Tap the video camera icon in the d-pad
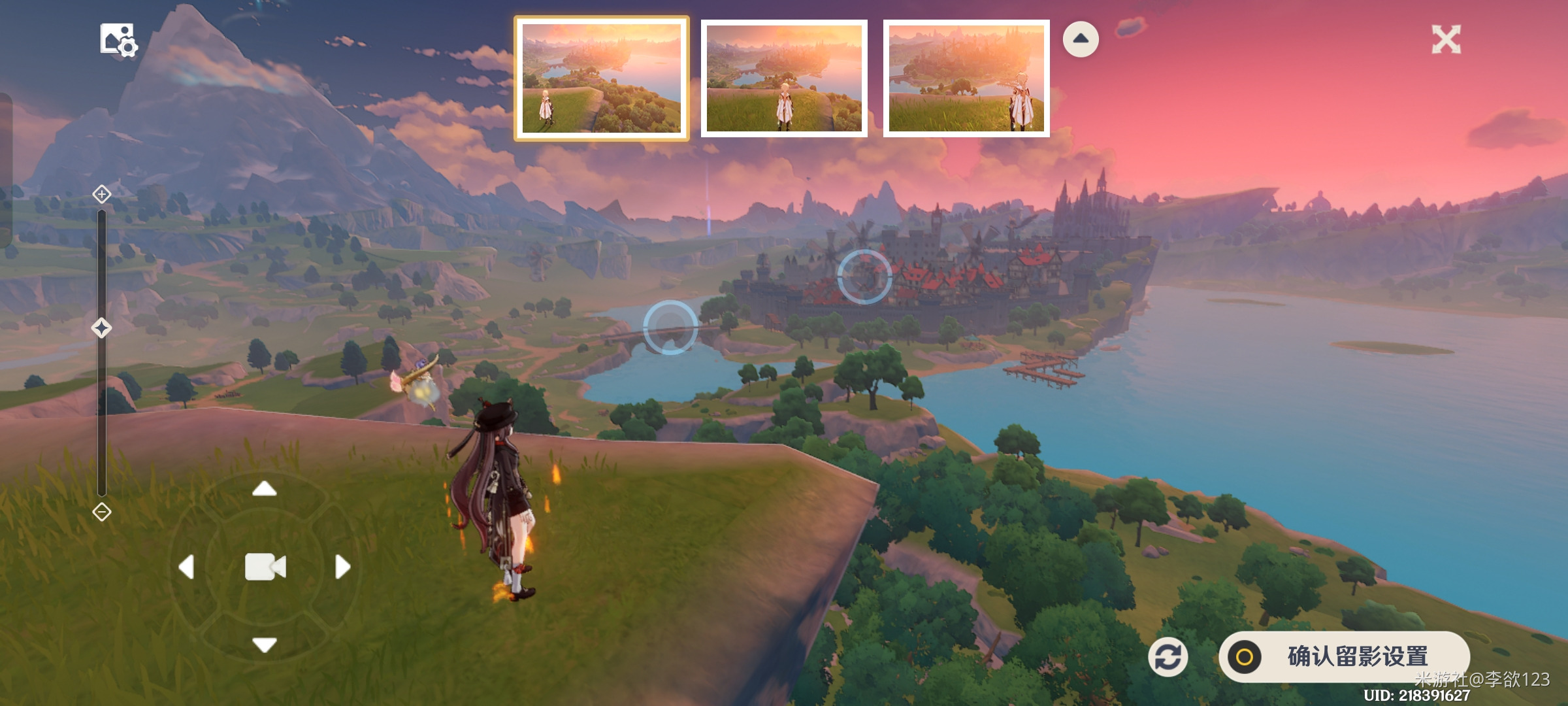1568x706 pixels. point(265,567)
